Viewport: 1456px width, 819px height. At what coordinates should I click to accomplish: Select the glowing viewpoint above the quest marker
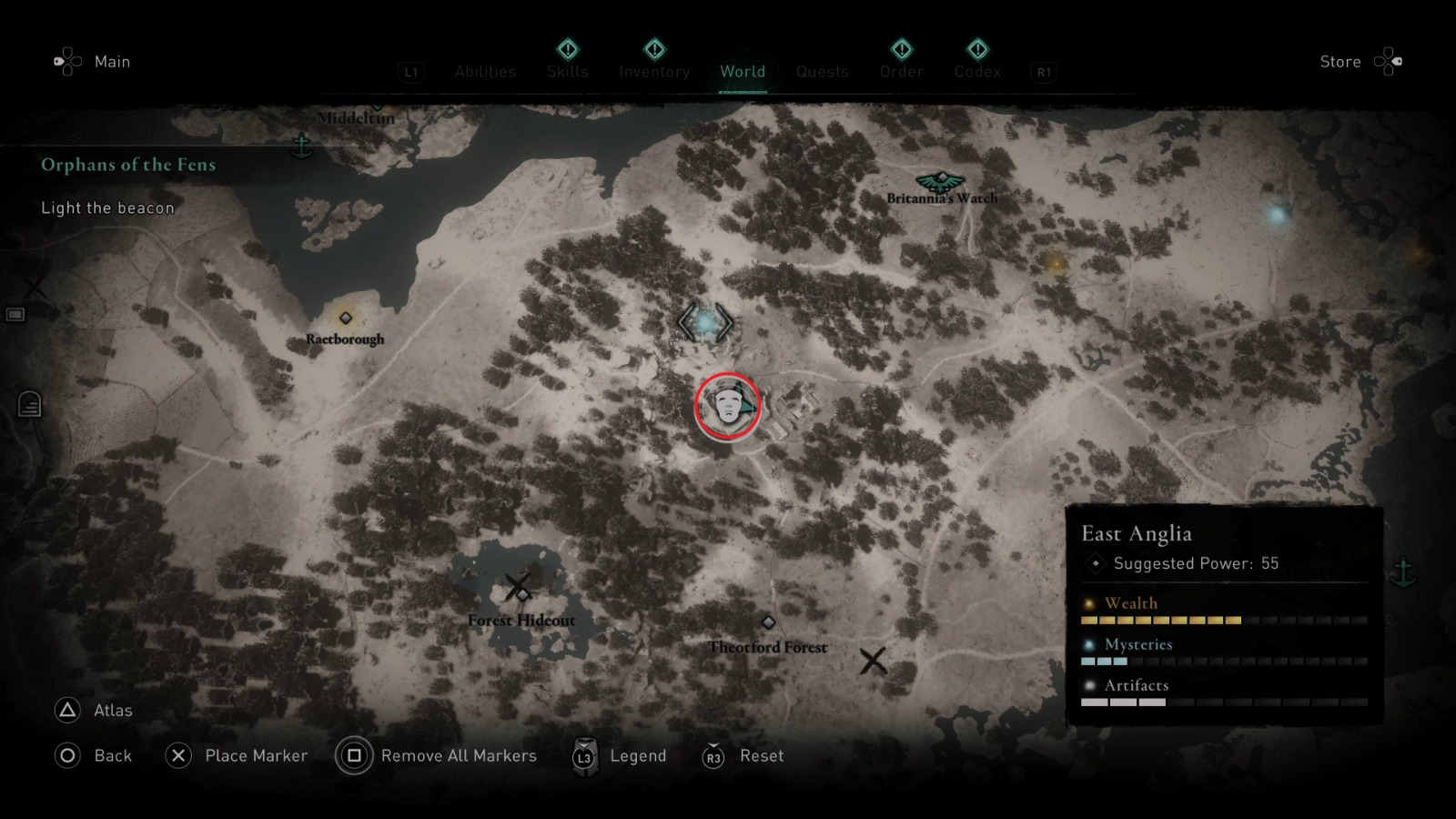click(707, 323)
